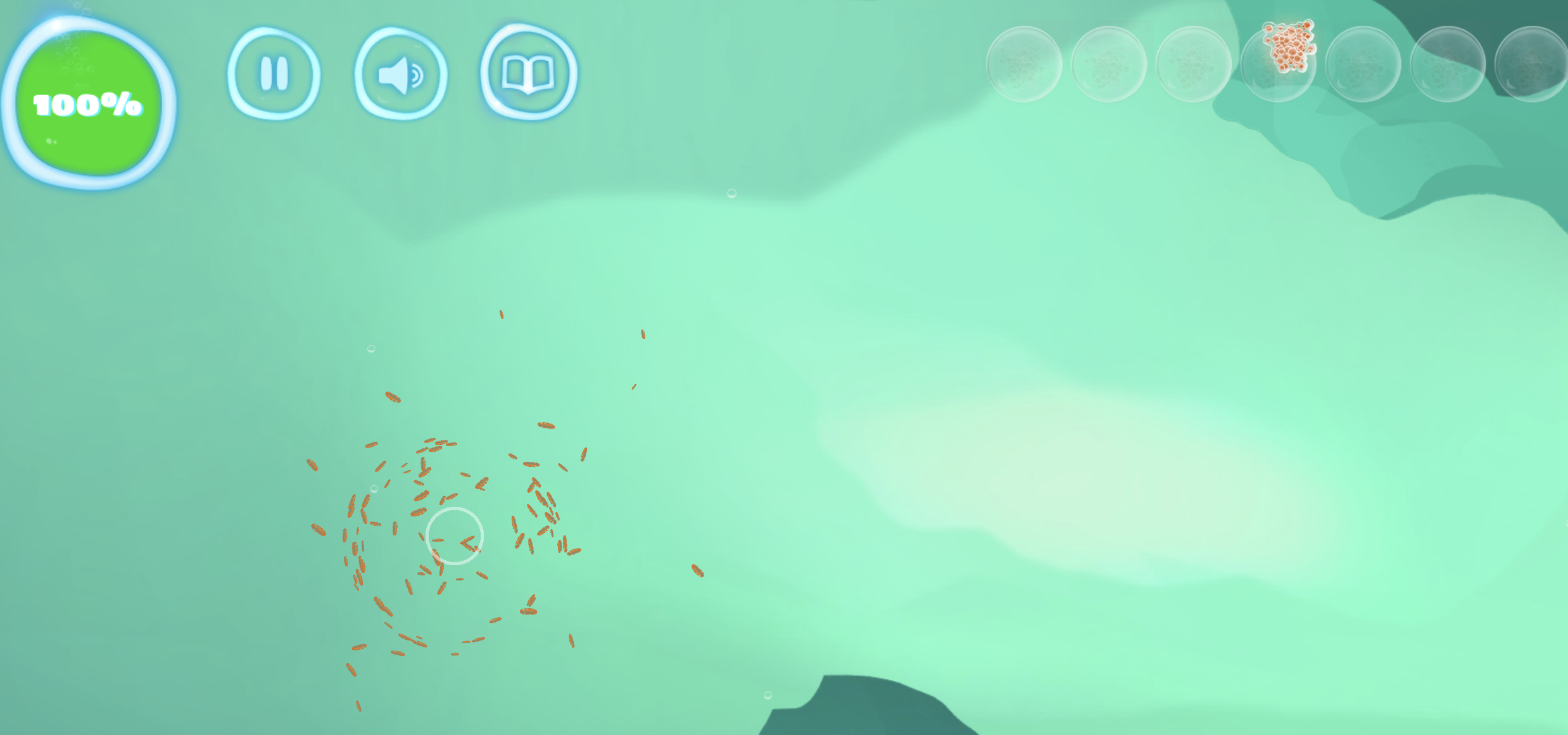Toggle the sound speaker button

pyautogui.click(x=400, y=74)
